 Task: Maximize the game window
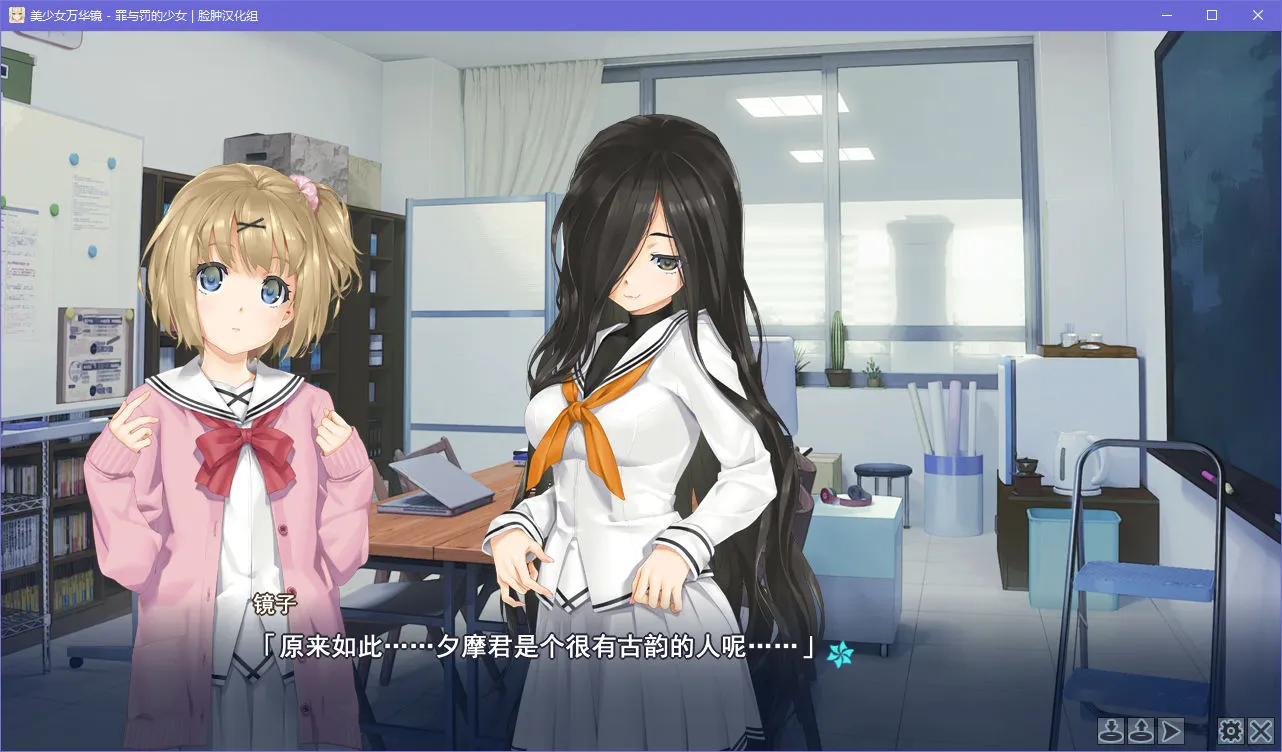(x=1210, y=15)
